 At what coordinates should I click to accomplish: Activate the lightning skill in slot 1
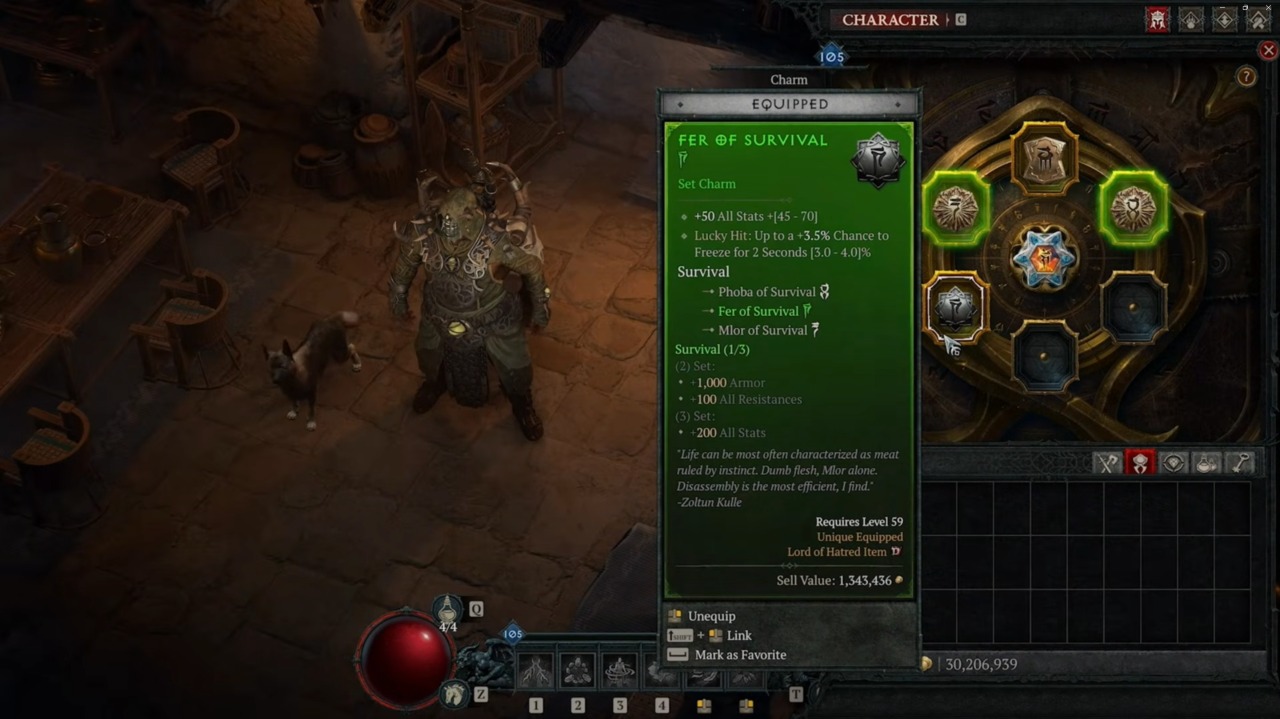(536, 671)
